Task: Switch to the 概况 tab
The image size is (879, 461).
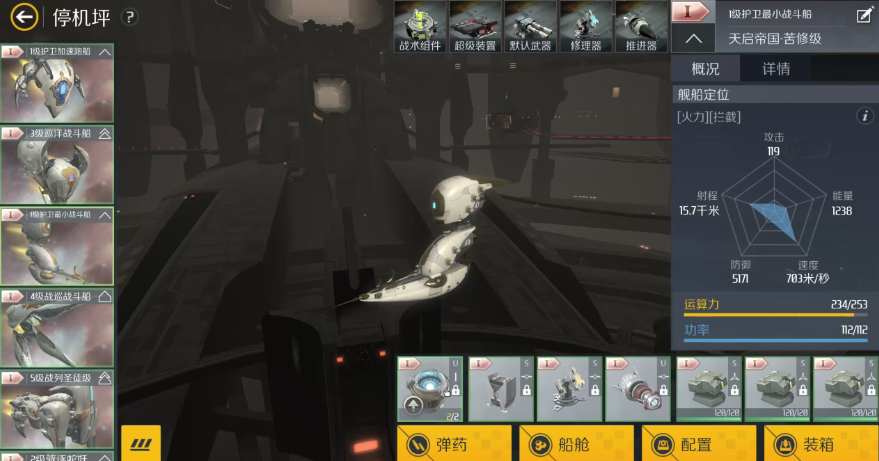Action: [706, 69]
